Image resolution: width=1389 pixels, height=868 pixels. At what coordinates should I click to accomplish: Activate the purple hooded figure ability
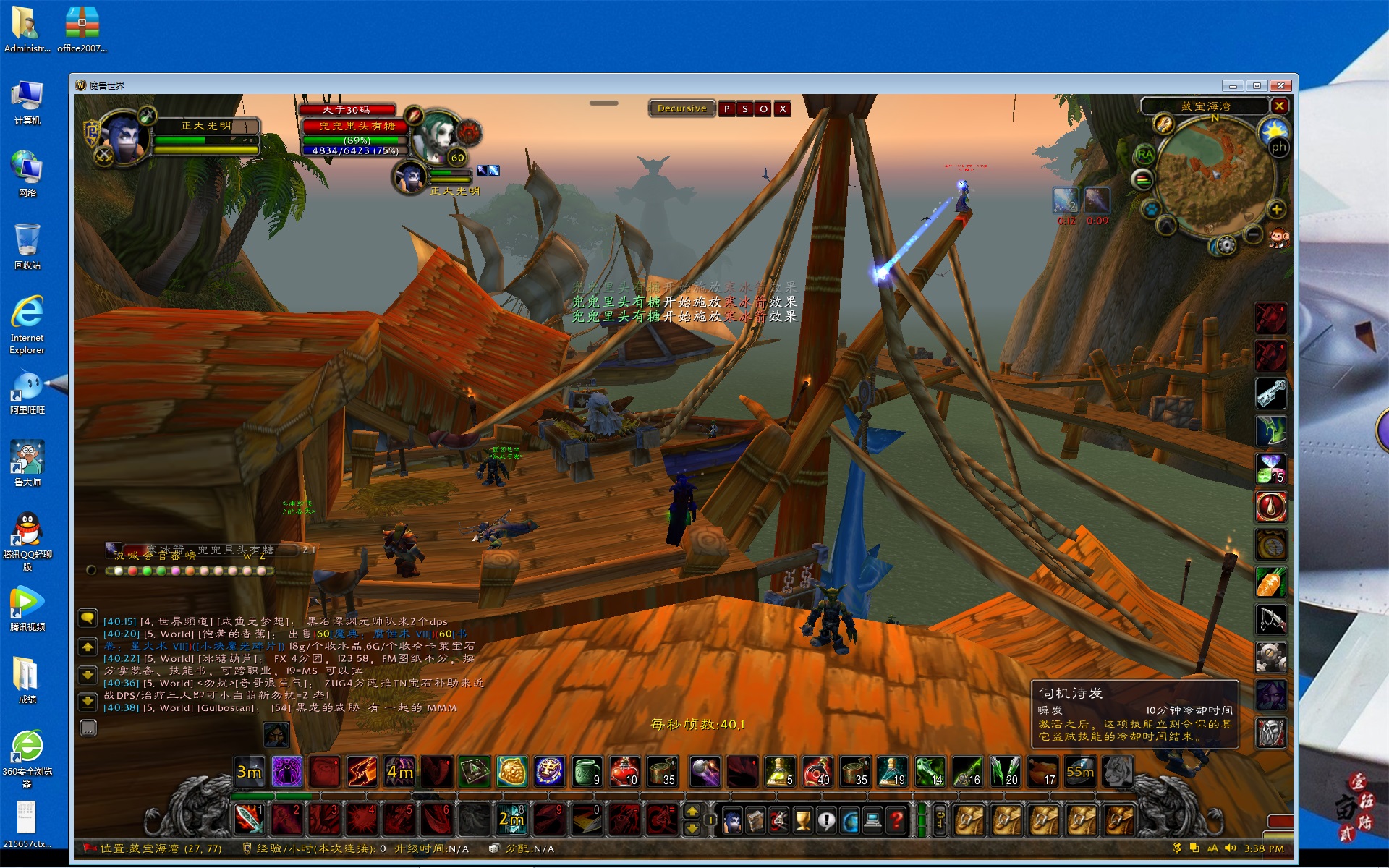[286, 772]
